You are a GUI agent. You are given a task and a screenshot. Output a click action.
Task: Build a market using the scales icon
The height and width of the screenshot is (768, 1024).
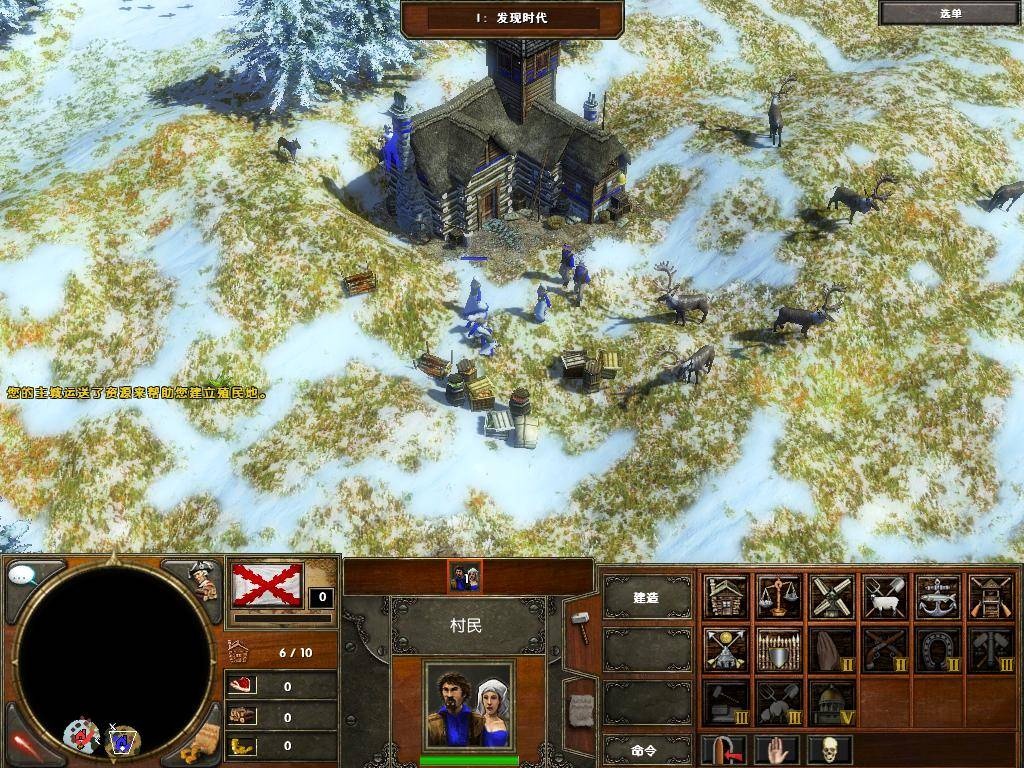click(x=779, y=597)
